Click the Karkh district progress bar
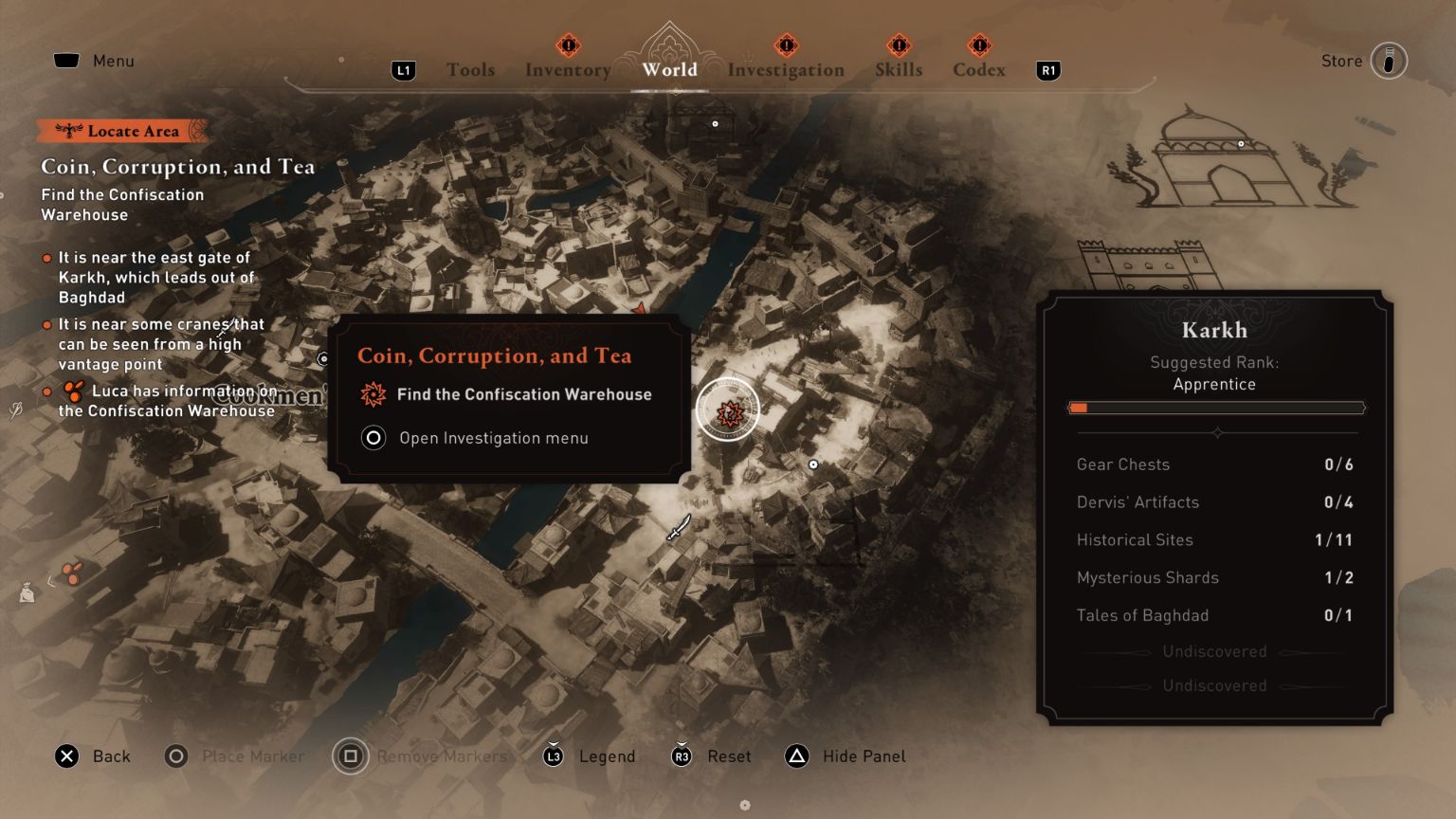1456x819 pixels. (x=1216, y=407)
